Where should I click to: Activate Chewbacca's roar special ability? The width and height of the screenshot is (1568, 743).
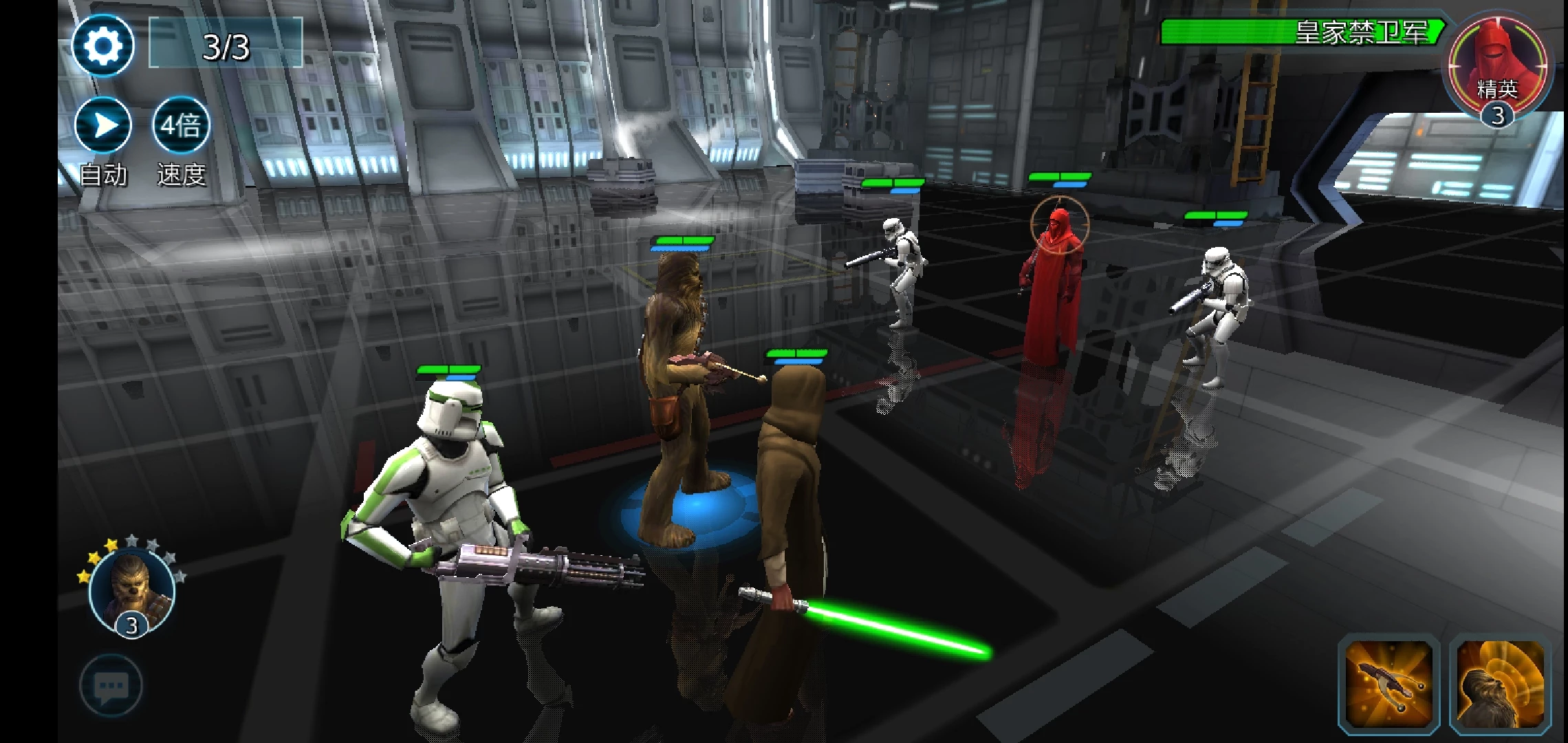coord(1500,685)
